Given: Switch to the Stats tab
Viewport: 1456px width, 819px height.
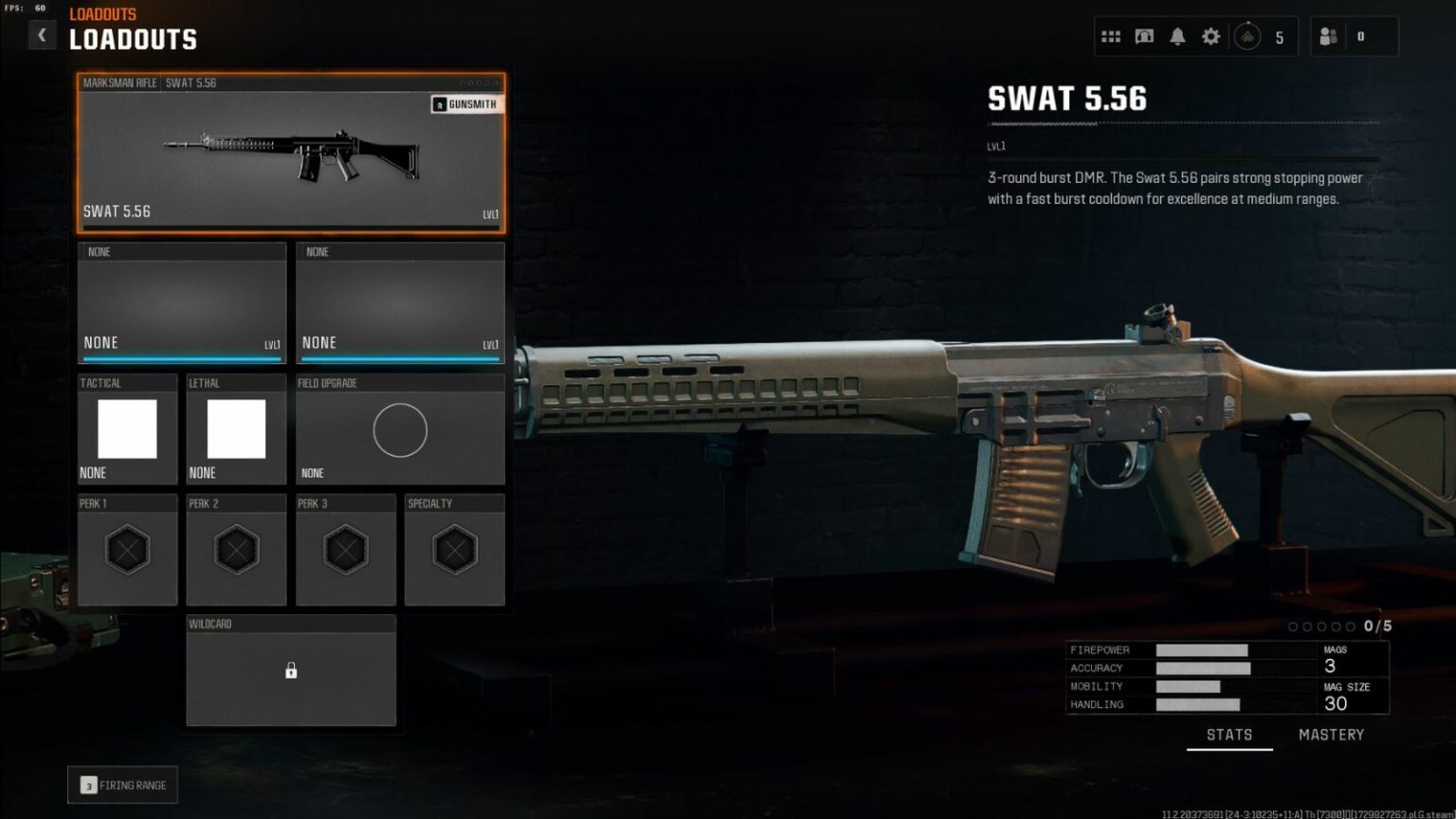Looking at the screenshot, I should [x=1229, y=734].
